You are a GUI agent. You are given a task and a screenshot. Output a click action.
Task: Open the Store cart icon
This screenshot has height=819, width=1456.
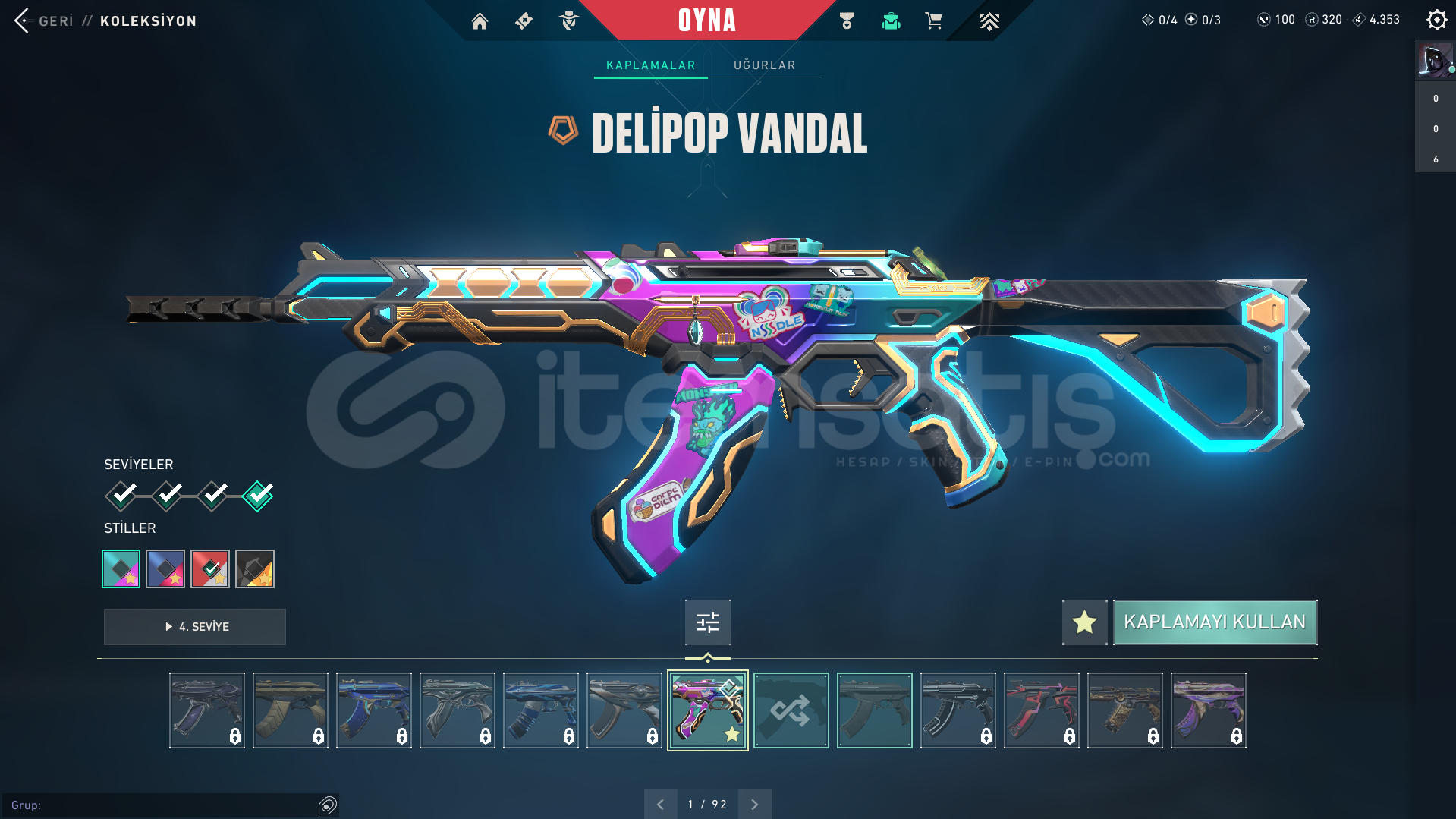[934, 21]
